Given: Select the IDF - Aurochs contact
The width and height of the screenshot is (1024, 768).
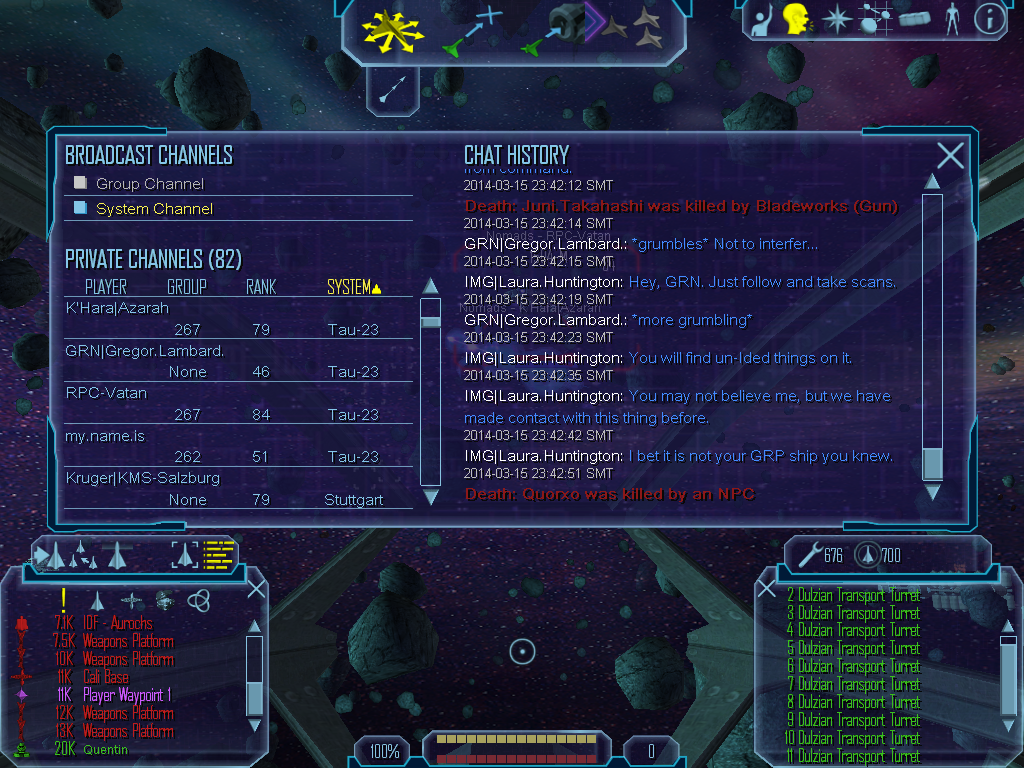Looking at the screenshot, I should (117, 624).
